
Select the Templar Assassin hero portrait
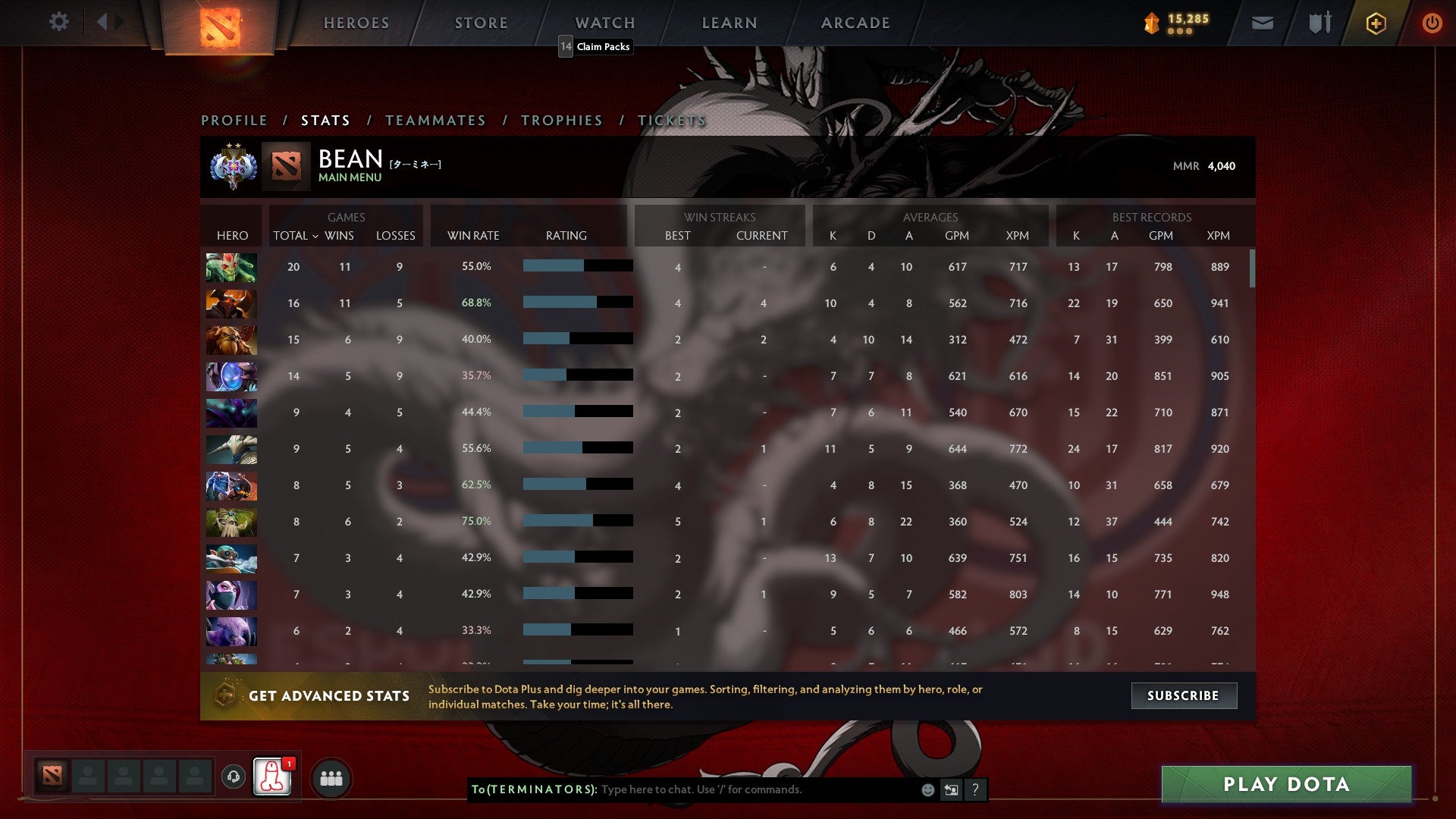231,595
